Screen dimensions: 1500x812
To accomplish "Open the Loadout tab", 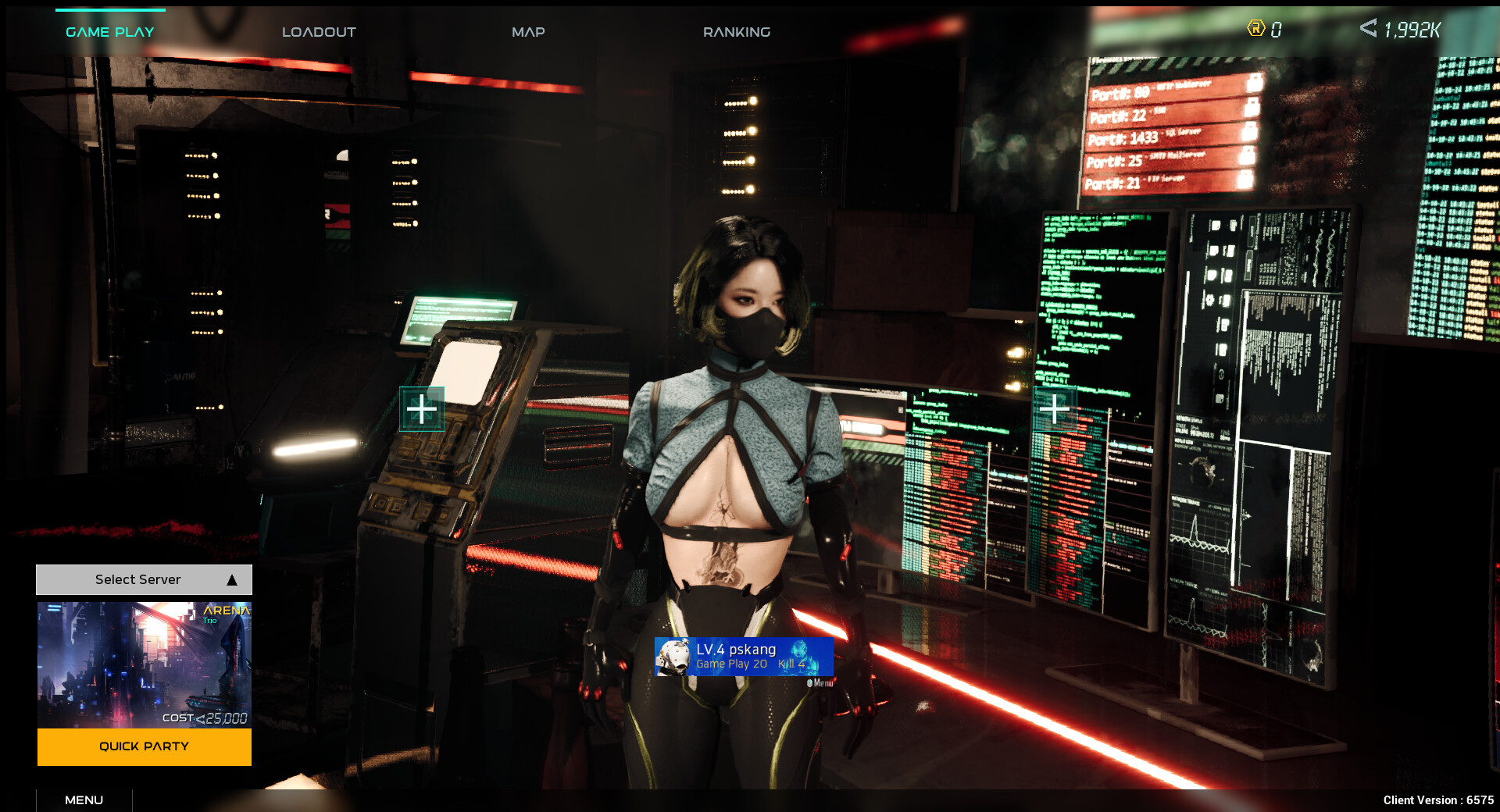I will pyautogui.click(x=319, y=32).
